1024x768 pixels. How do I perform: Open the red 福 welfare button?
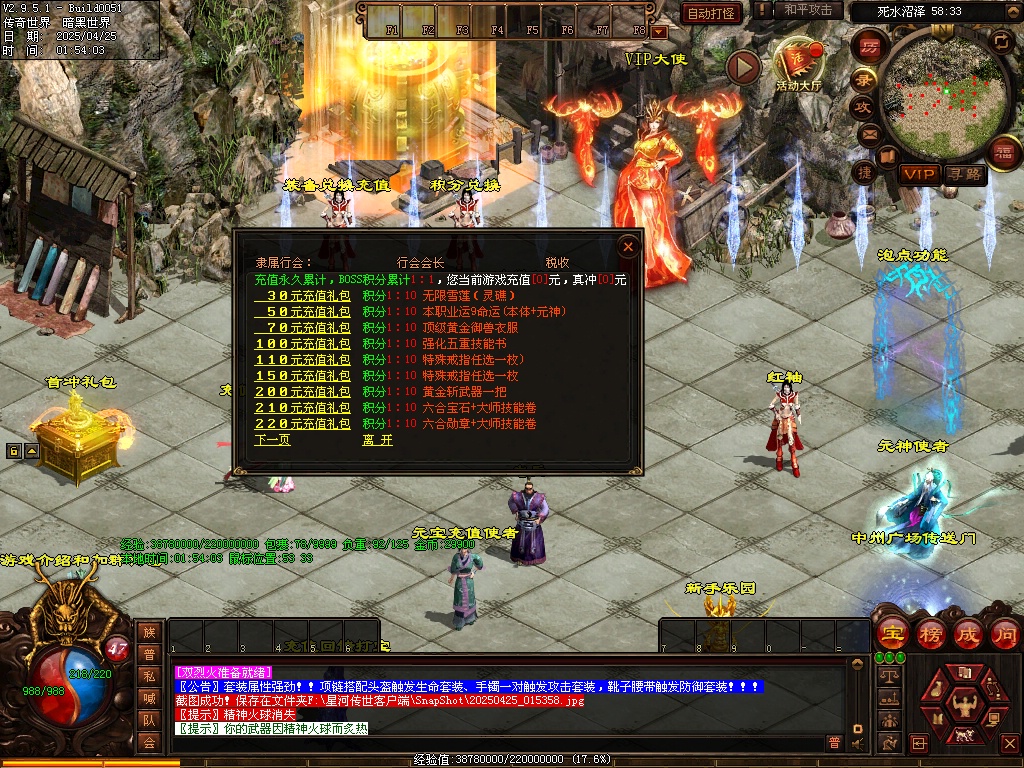tap(1003, 152)
